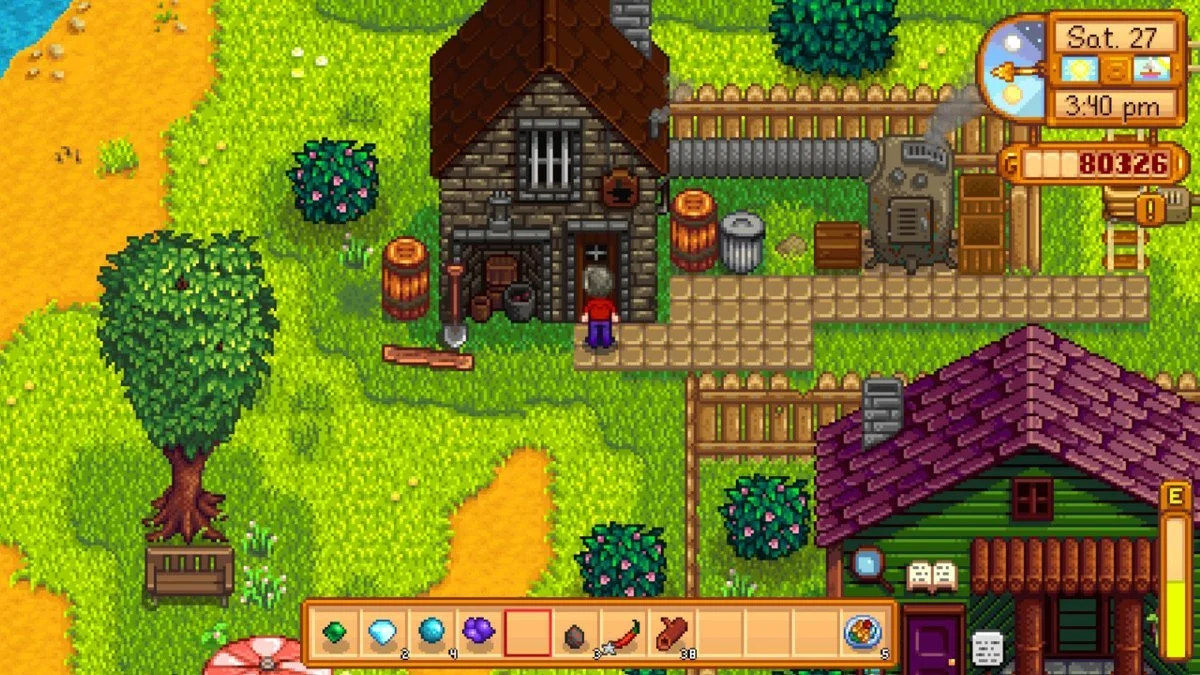Choose the diamond in the hotbar
This screenshot has width=1200, height=675.
pyautogui.click(x=382, y=633)
